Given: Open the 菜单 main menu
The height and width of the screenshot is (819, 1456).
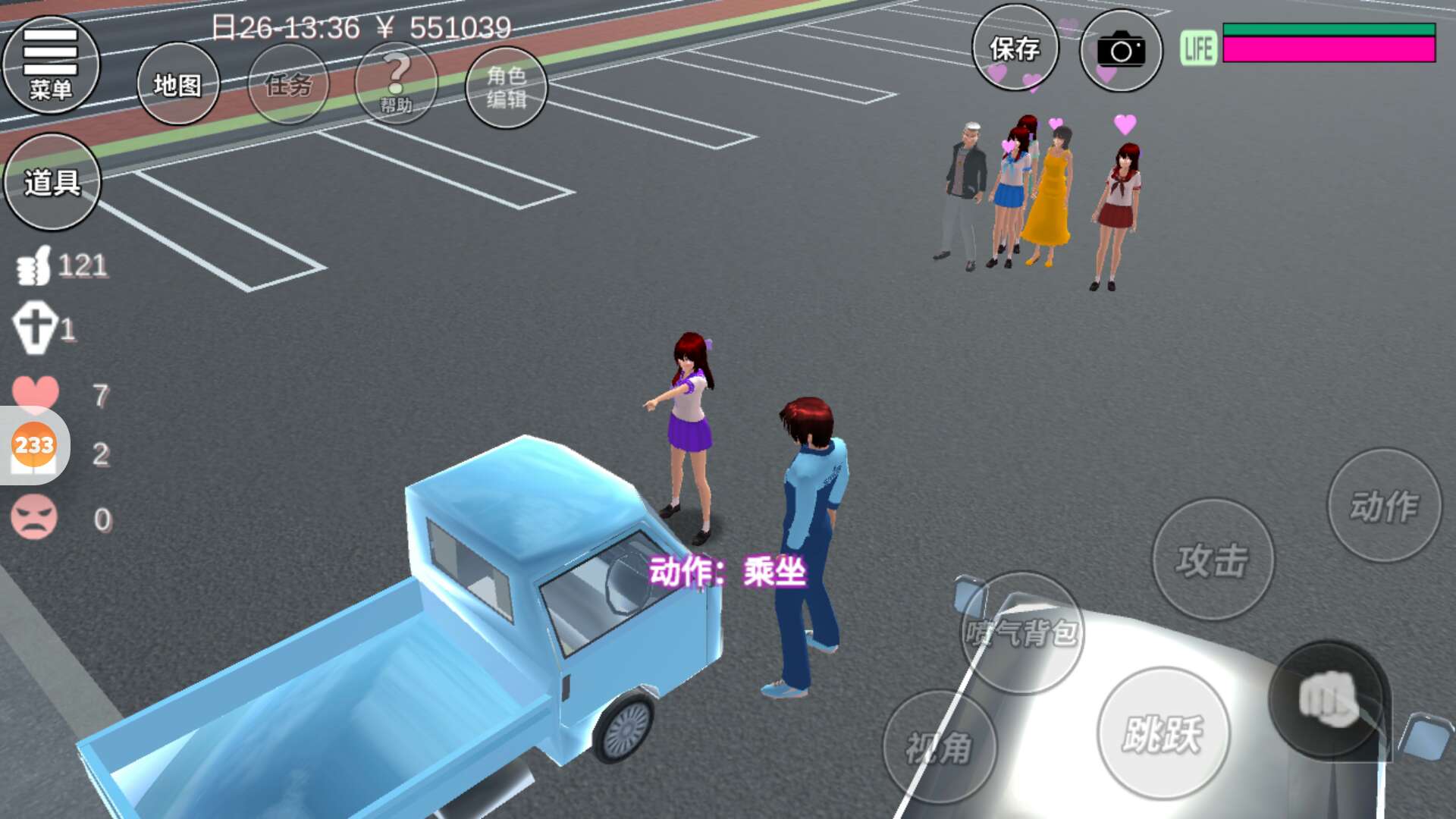Looking at the screenshot, I should [51, 65].
